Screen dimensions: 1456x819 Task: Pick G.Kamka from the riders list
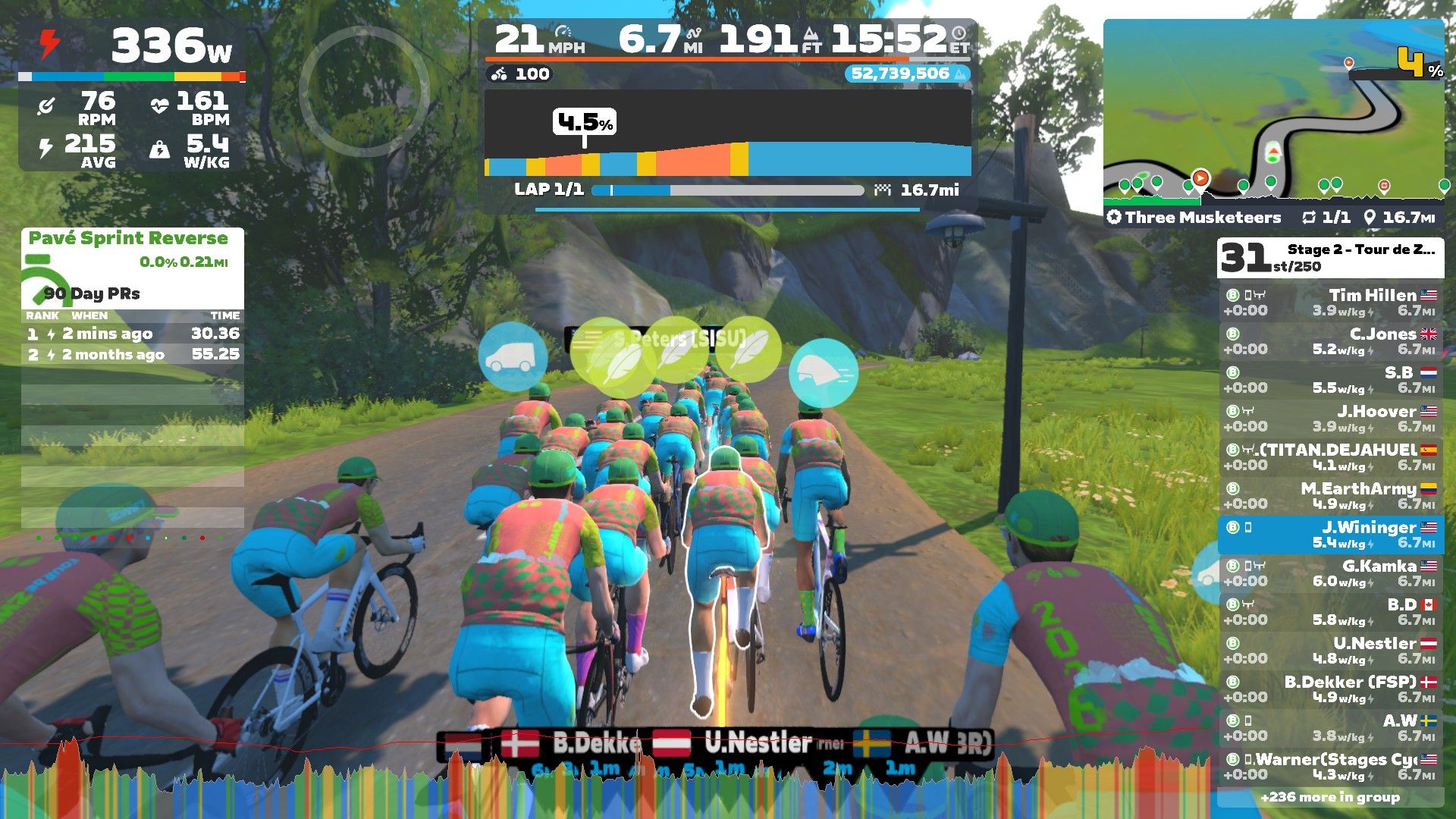point(1331,573)
